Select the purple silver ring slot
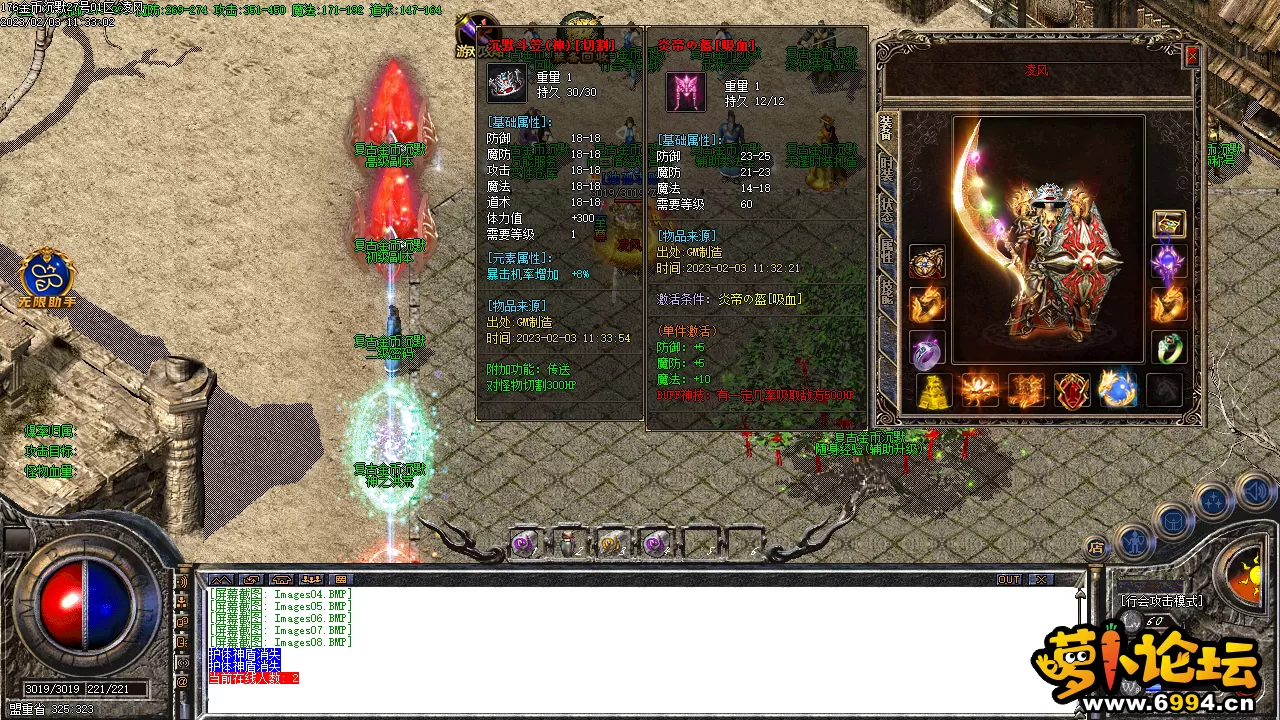Image resolution: width=1280 pixels, height=720 pixels. (927, 348)
